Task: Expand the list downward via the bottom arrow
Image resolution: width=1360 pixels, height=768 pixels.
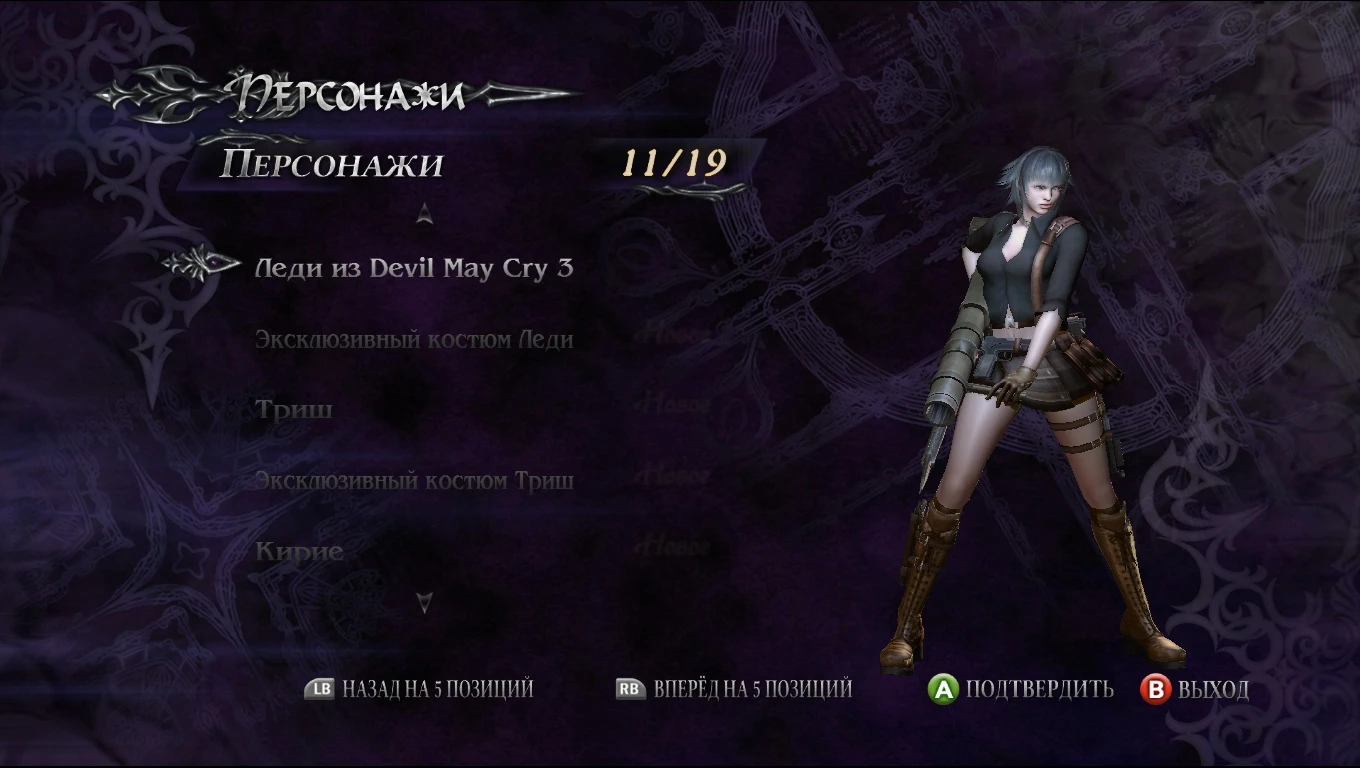Action: (x=424, y=600)
